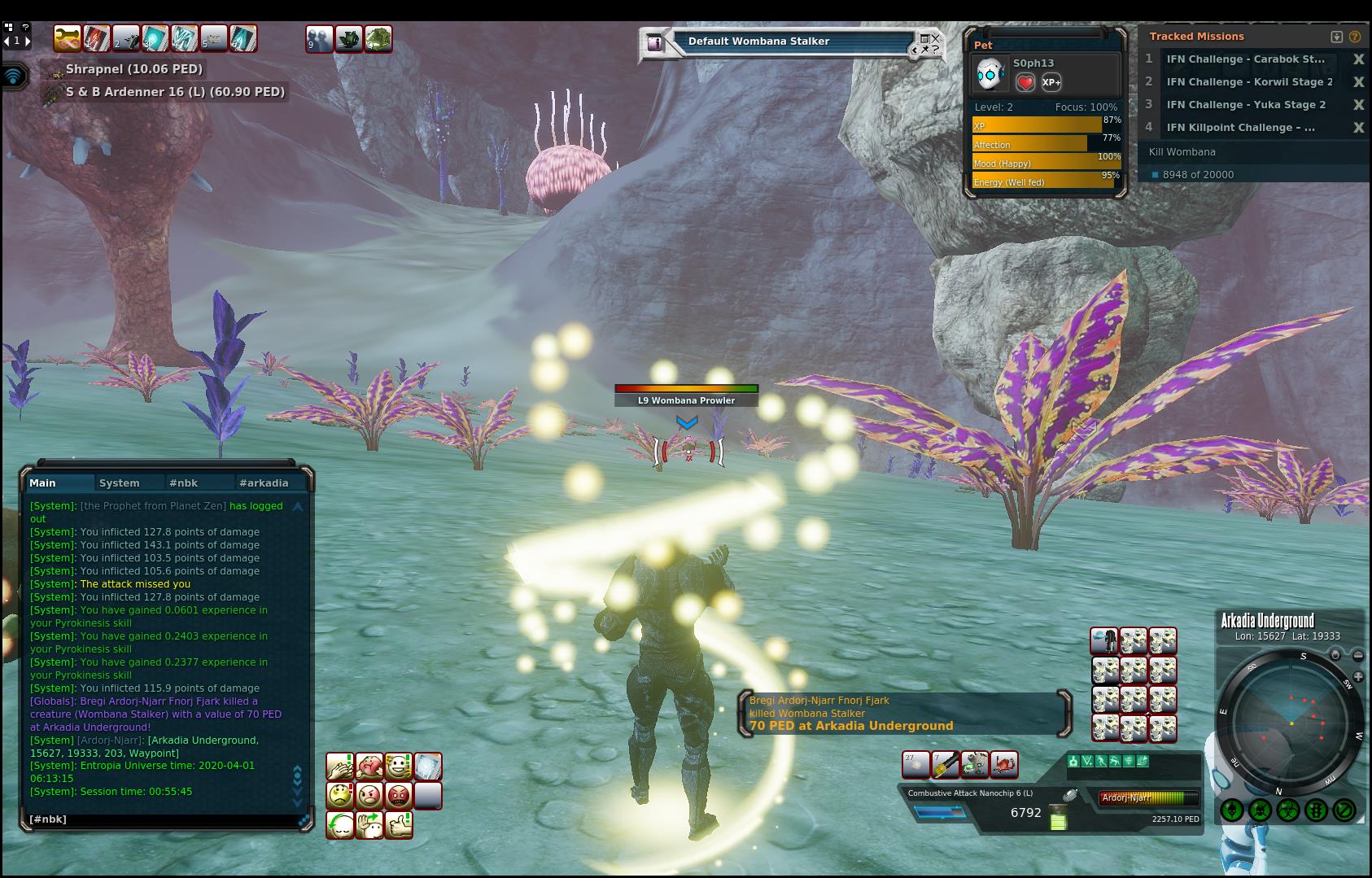Viewport: 1372px width, 878px height.
Task: Switch to the System chat tab
Action: (119, 483)
